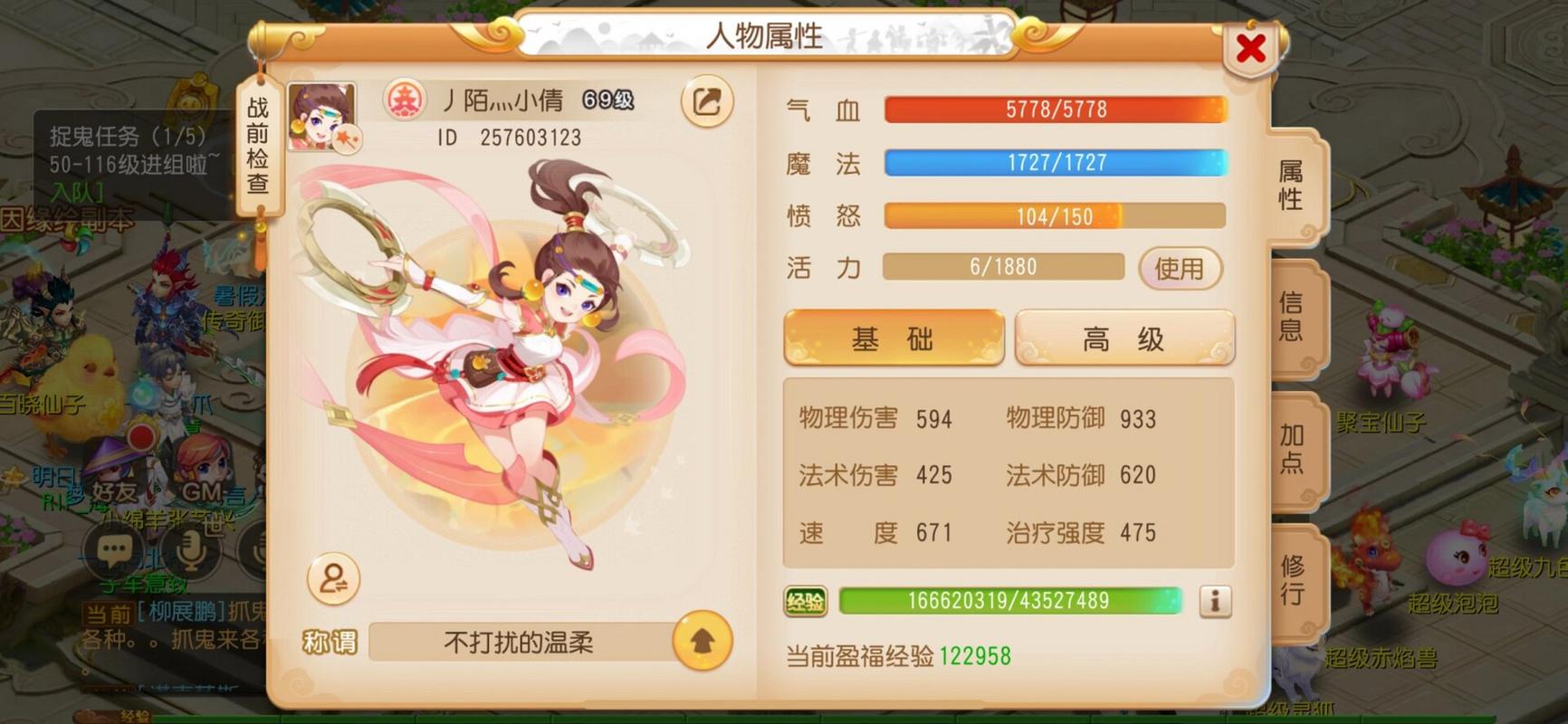Open the character avatar portrait
Viewport: 1568px width, 724px height.
[323, 116]
